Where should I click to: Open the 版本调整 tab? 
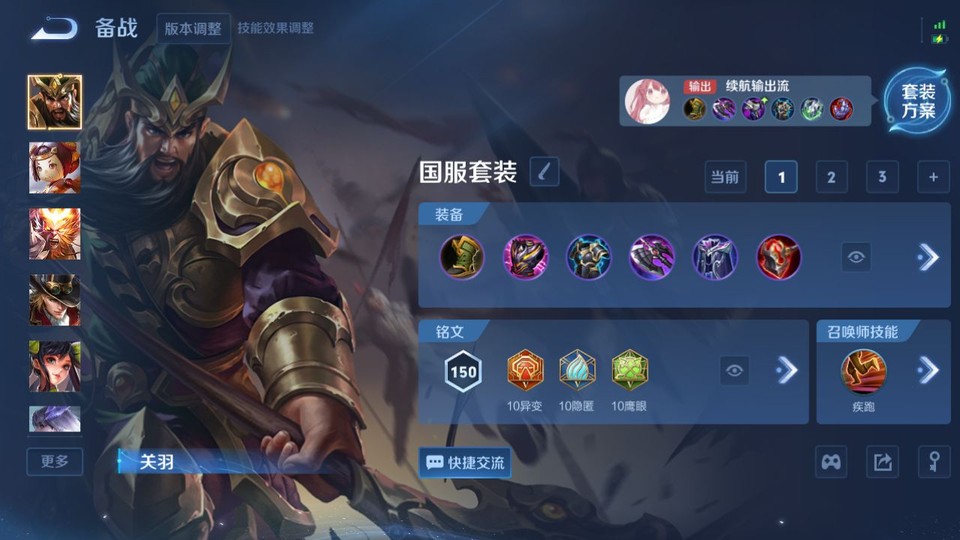point(194,28)
